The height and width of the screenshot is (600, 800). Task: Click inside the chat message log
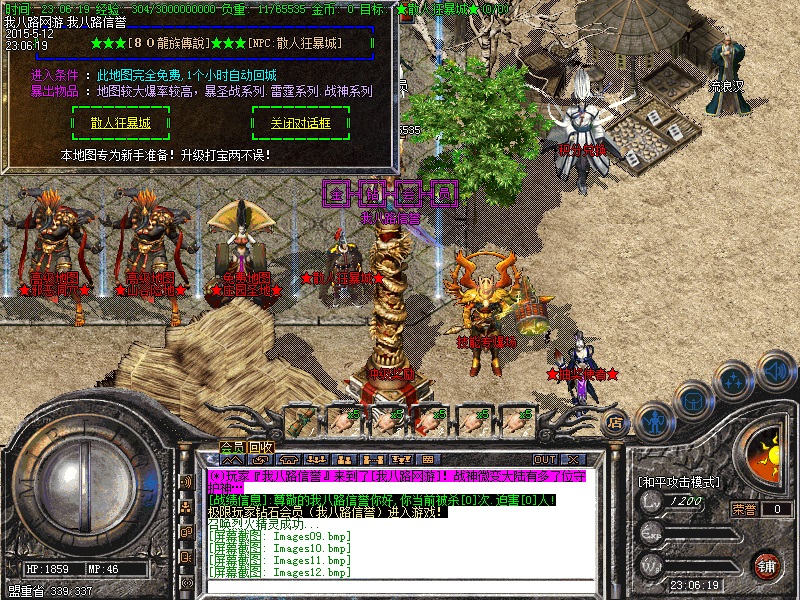point(380,540)
